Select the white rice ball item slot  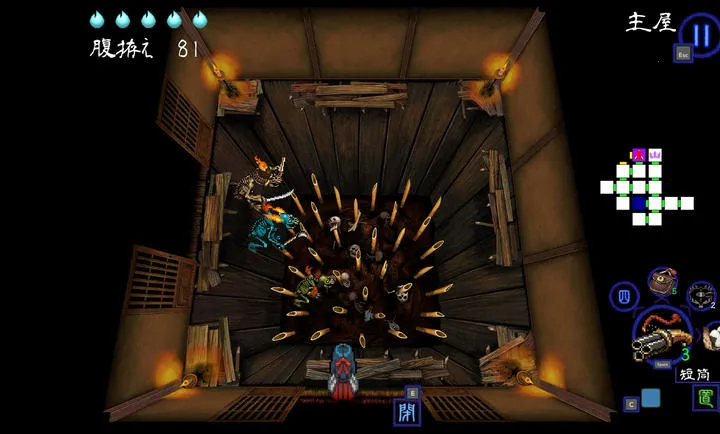(712, 334)
